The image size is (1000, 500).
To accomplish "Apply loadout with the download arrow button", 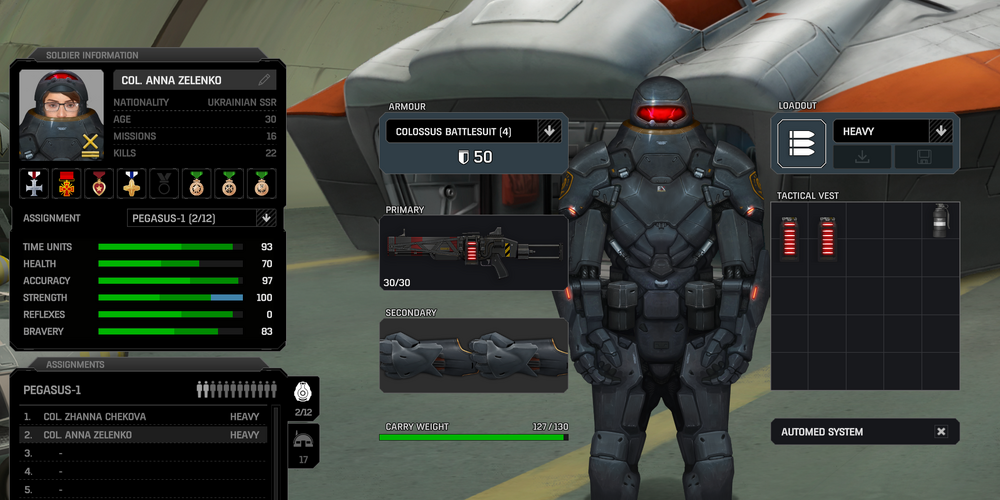I will (861, 156).
